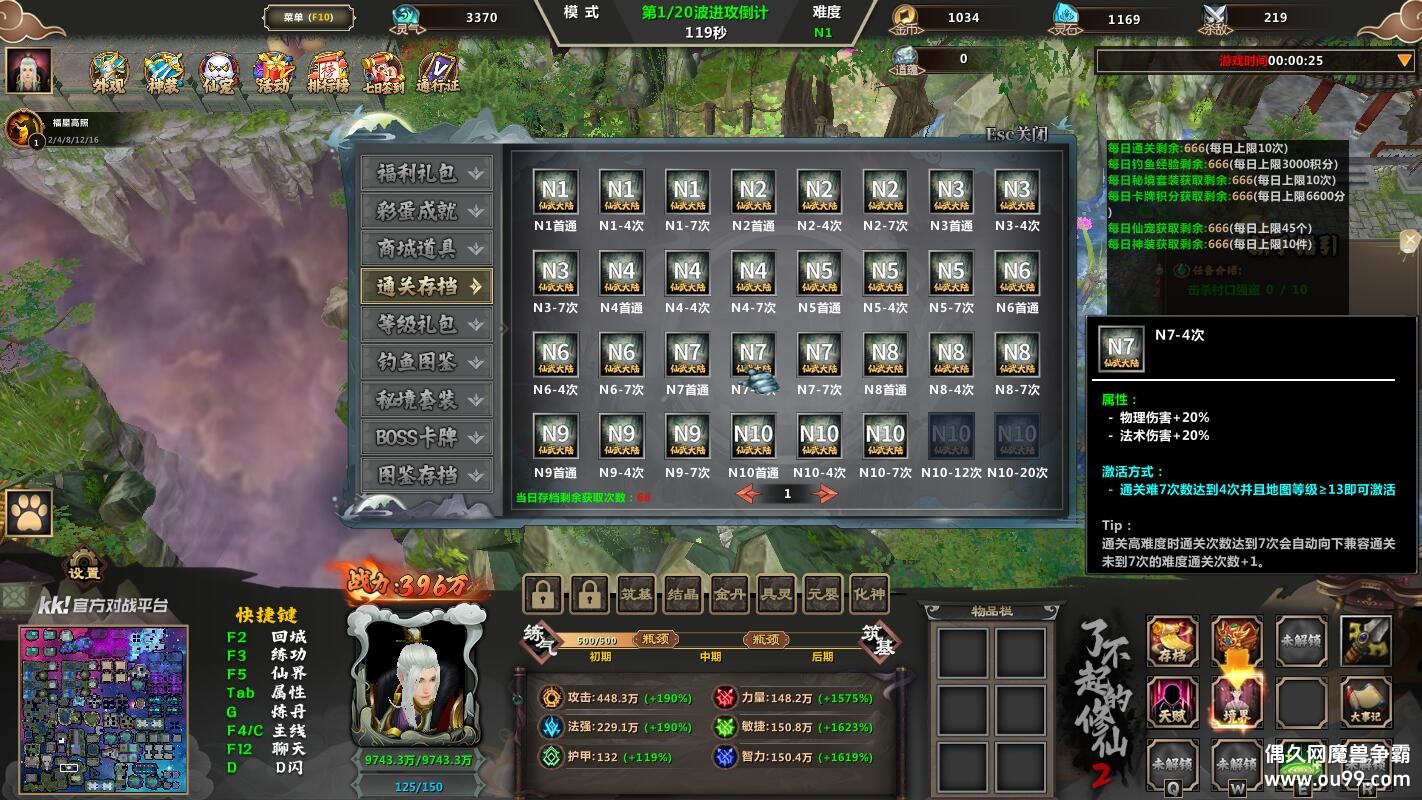The image size is (1422, 800).
Task: Go to the next save page arrow
Action: tap(825, 494)
